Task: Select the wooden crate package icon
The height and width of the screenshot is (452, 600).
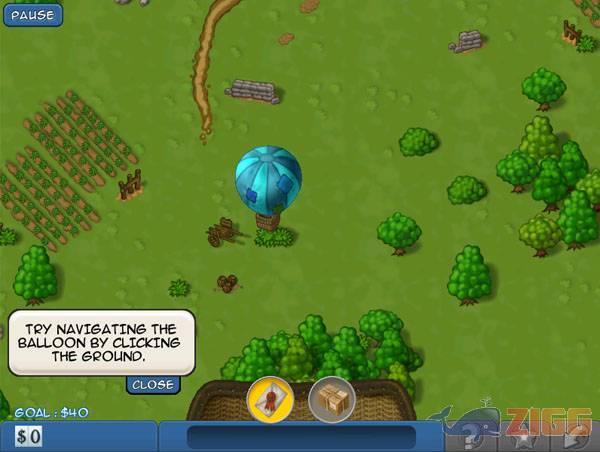Action: point(332,401)
